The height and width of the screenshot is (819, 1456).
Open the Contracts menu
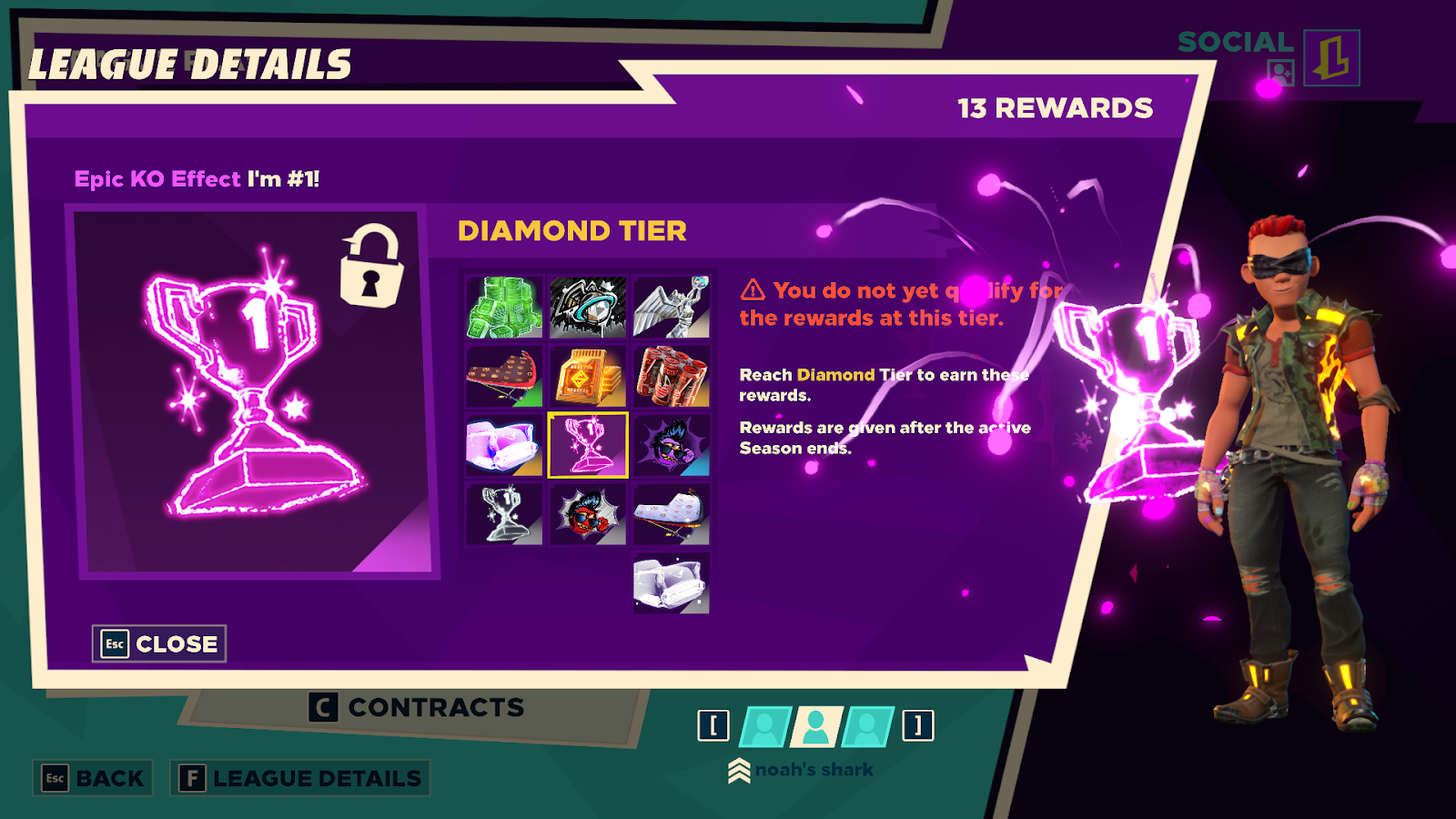click(x=417, y=707)
